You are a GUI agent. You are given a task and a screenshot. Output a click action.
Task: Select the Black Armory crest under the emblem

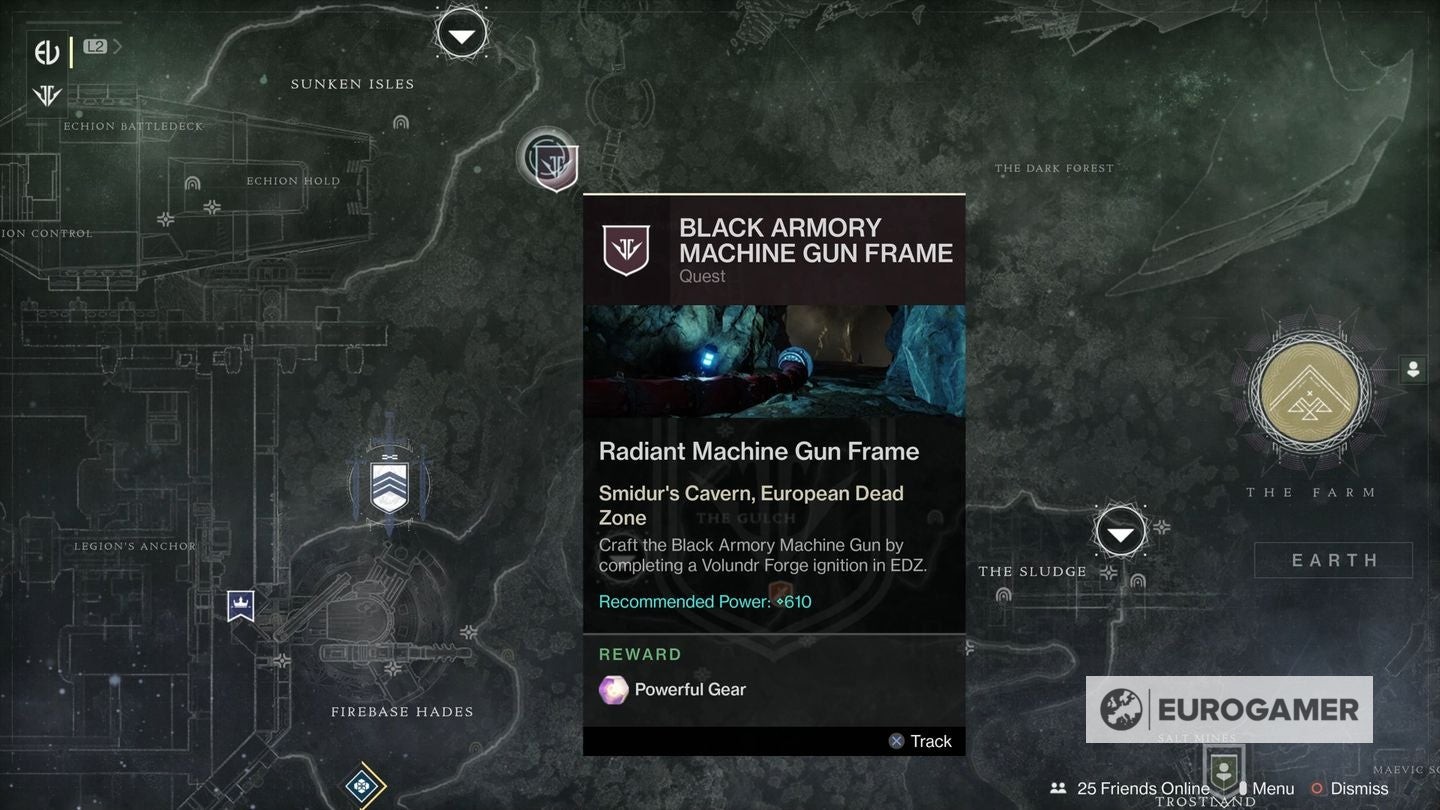pos(47,96)
